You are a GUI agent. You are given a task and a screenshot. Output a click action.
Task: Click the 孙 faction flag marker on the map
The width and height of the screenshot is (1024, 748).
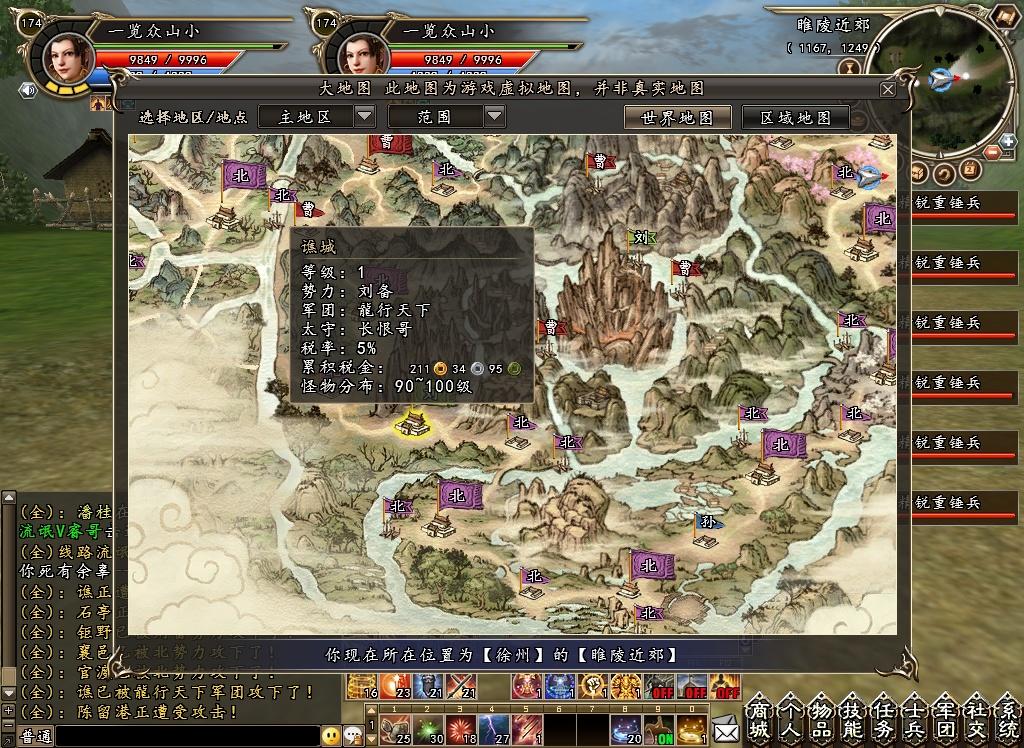pyautogui.click(x=708, y=521)
